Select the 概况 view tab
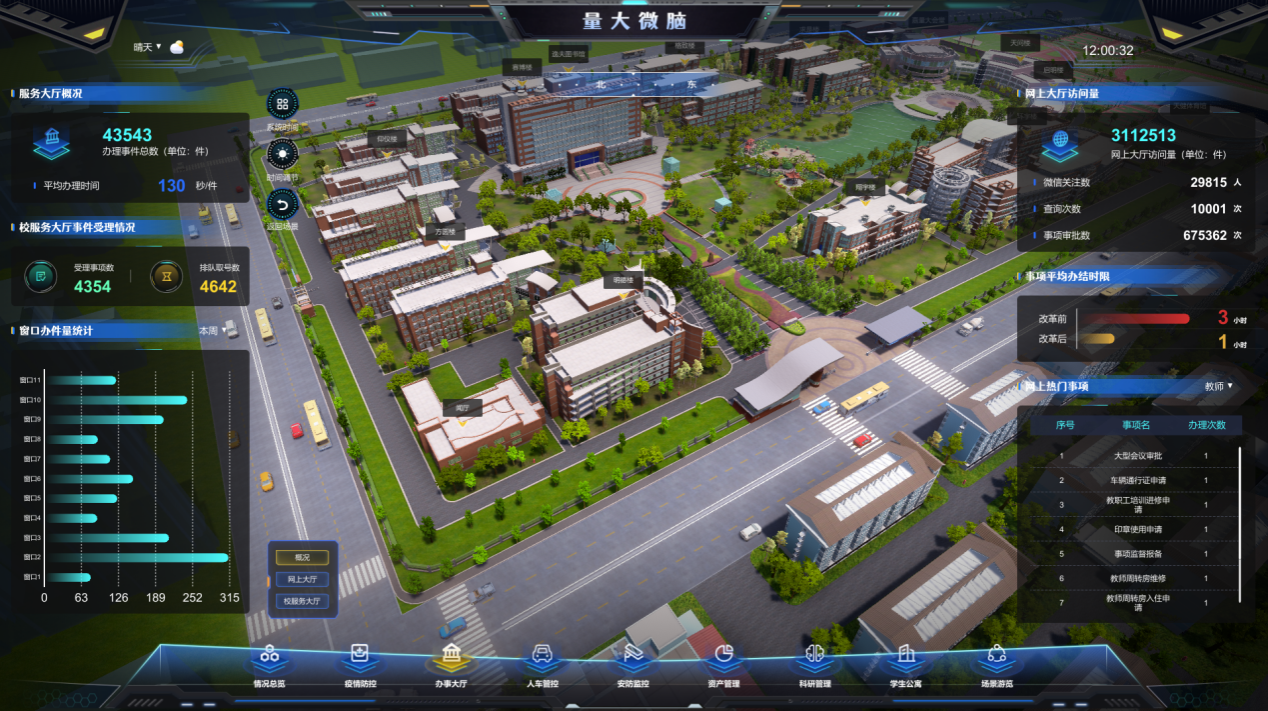The height and width of the screenshot is (711, 1268). tap(302, 558)
